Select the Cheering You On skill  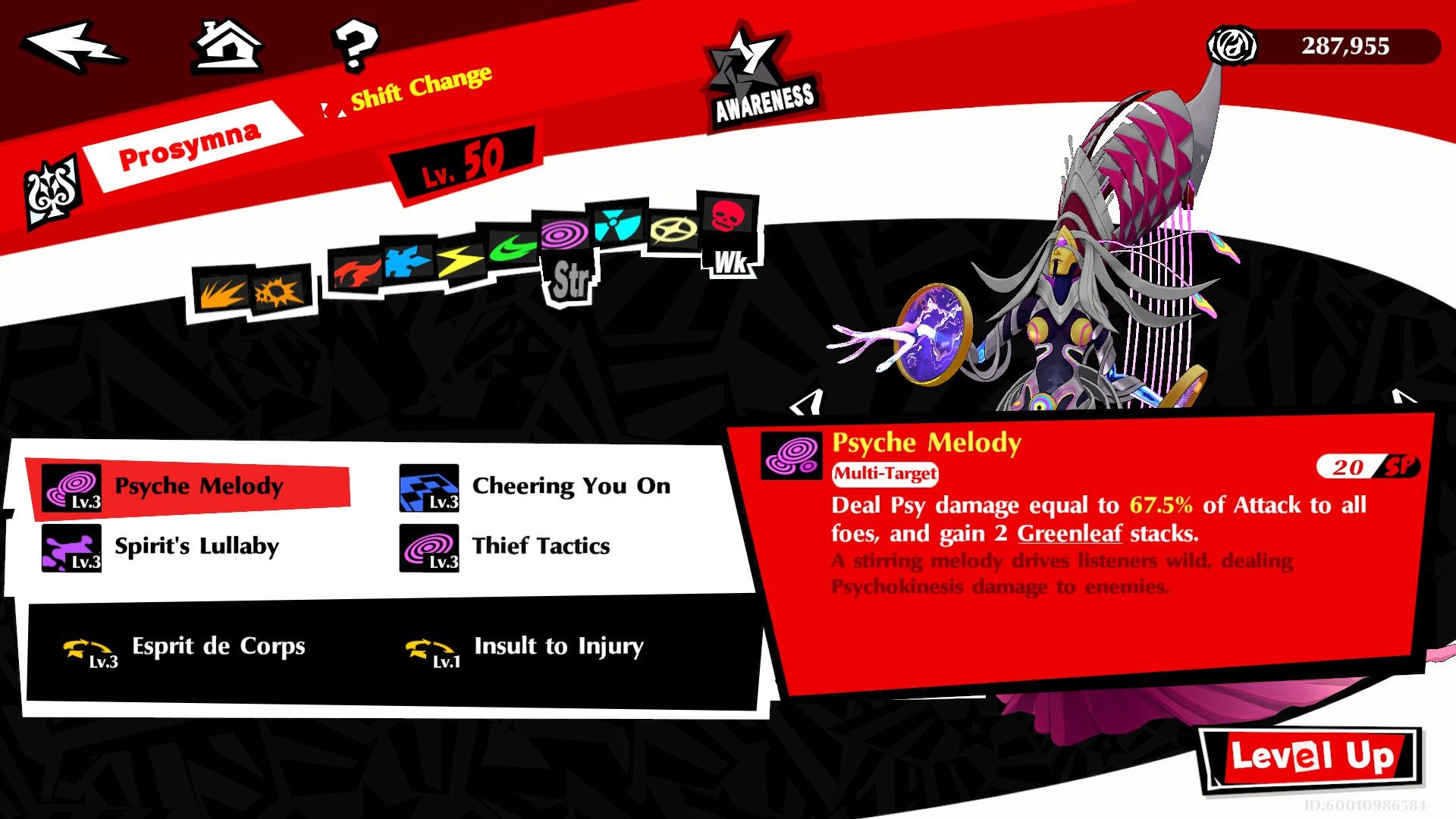(571, 486)
